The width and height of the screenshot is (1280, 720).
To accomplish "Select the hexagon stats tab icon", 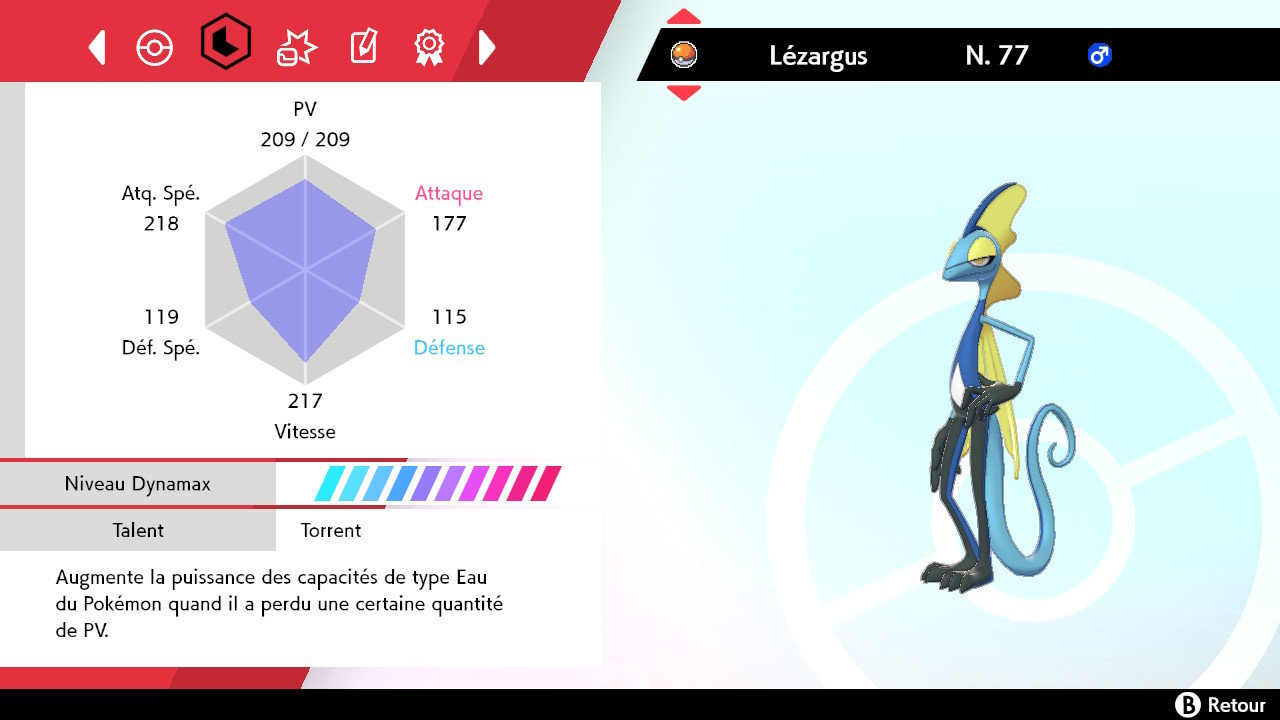I will pos(223,46).
